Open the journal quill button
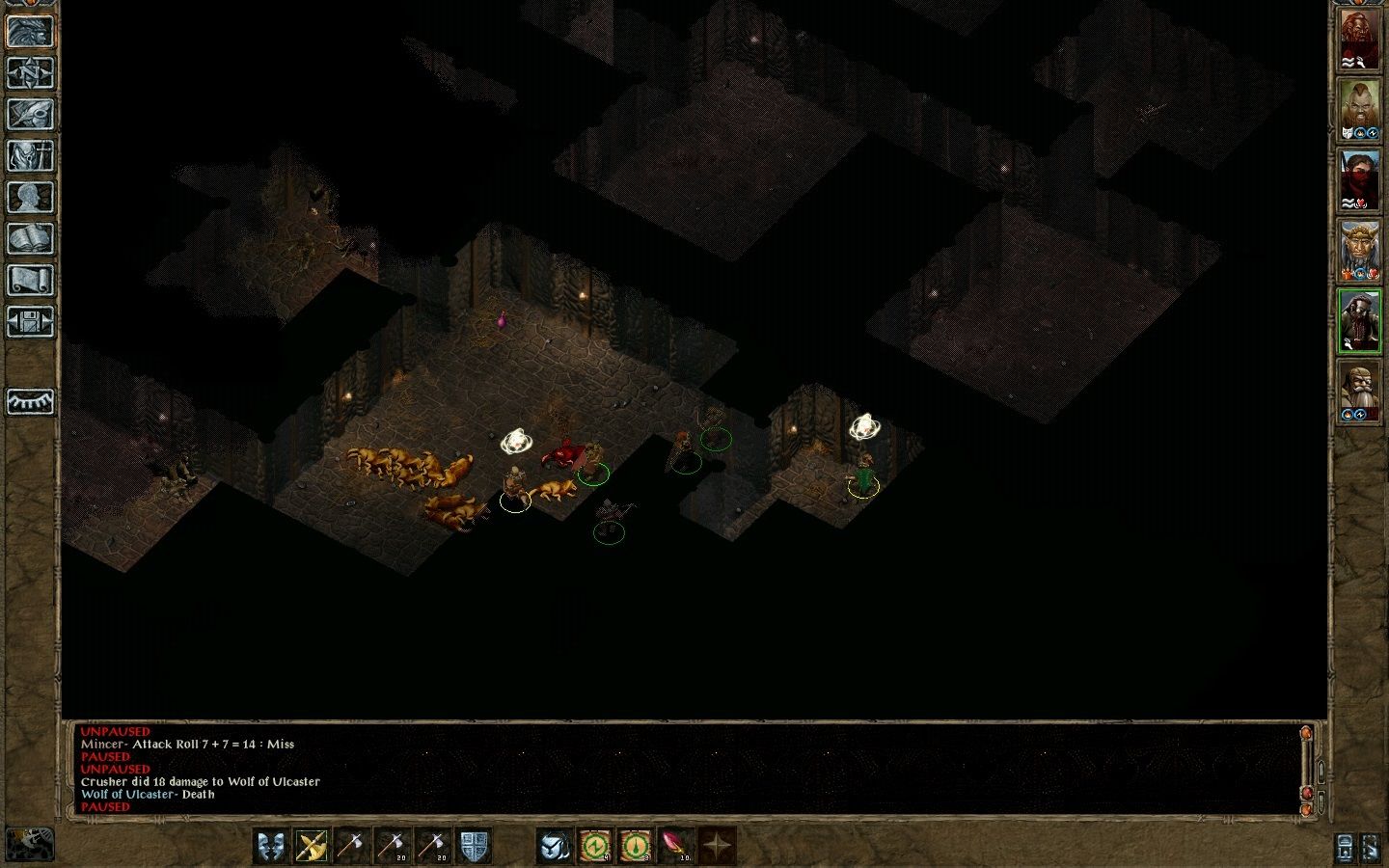This screenshot has height=868, width=1389. click(x=30, y=114)
